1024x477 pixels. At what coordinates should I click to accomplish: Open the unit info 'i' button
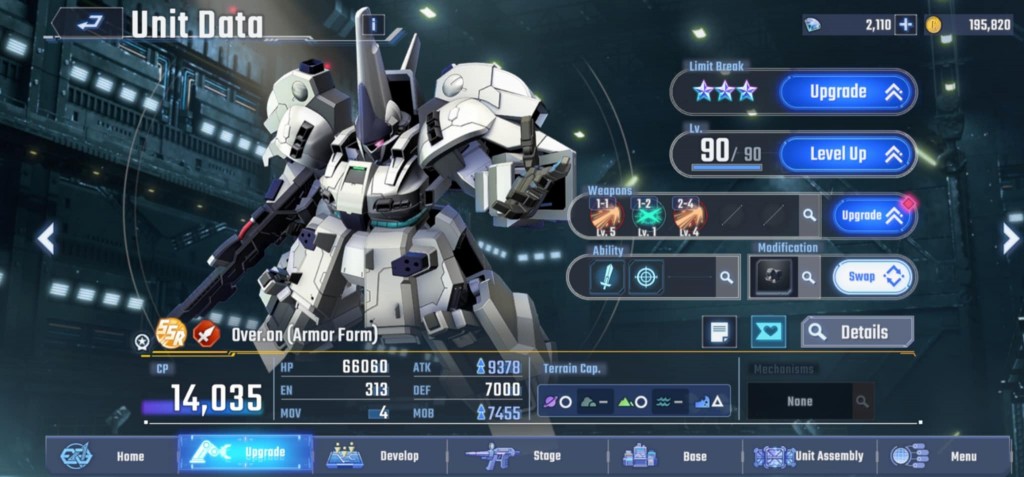pos(373,24)
